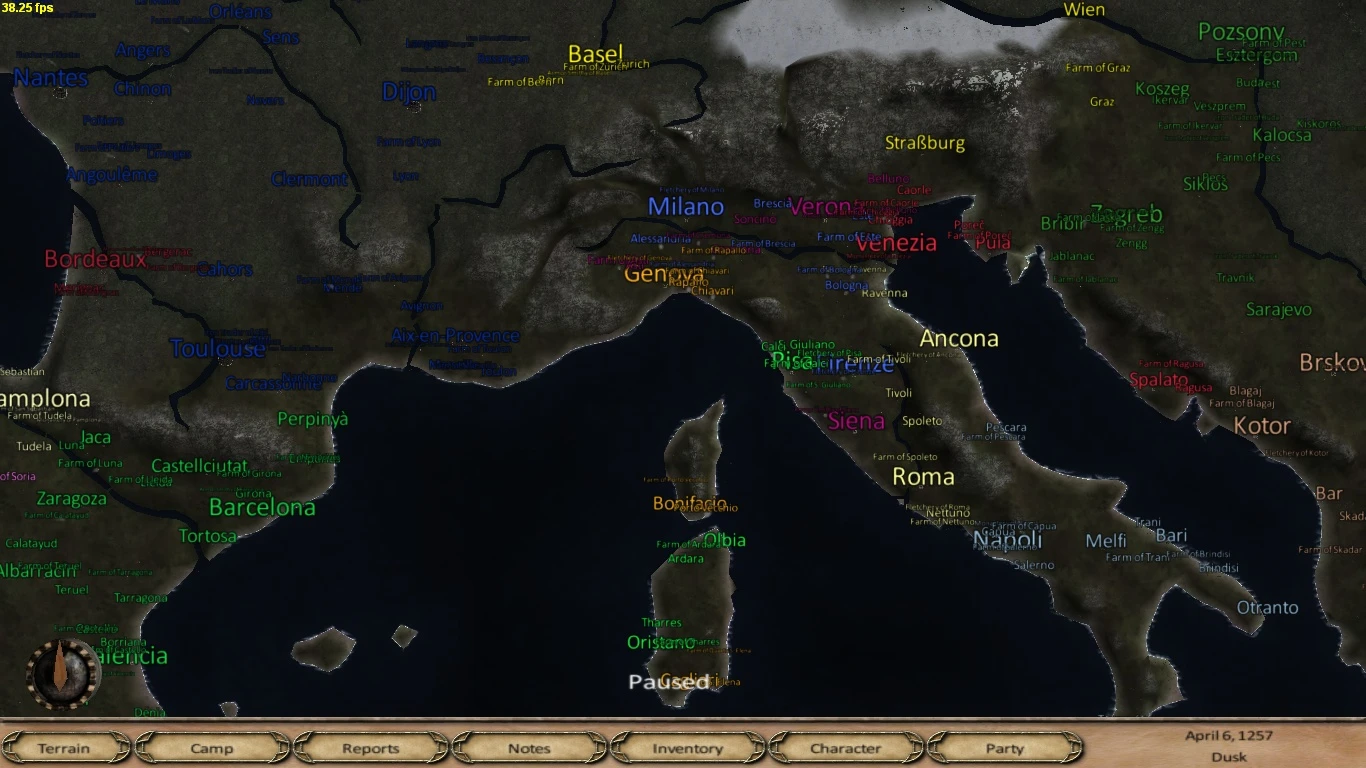Open the Reports screen
The height and width of the screenshot is (768, 1366).
click(x=371, y=748)
